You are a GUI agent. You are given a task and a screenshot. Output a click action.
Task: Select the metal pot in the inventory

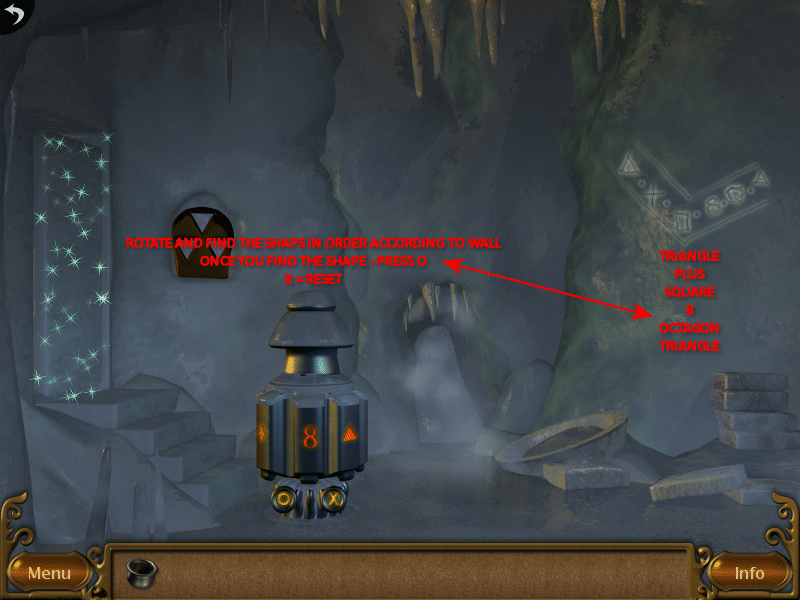141,572
